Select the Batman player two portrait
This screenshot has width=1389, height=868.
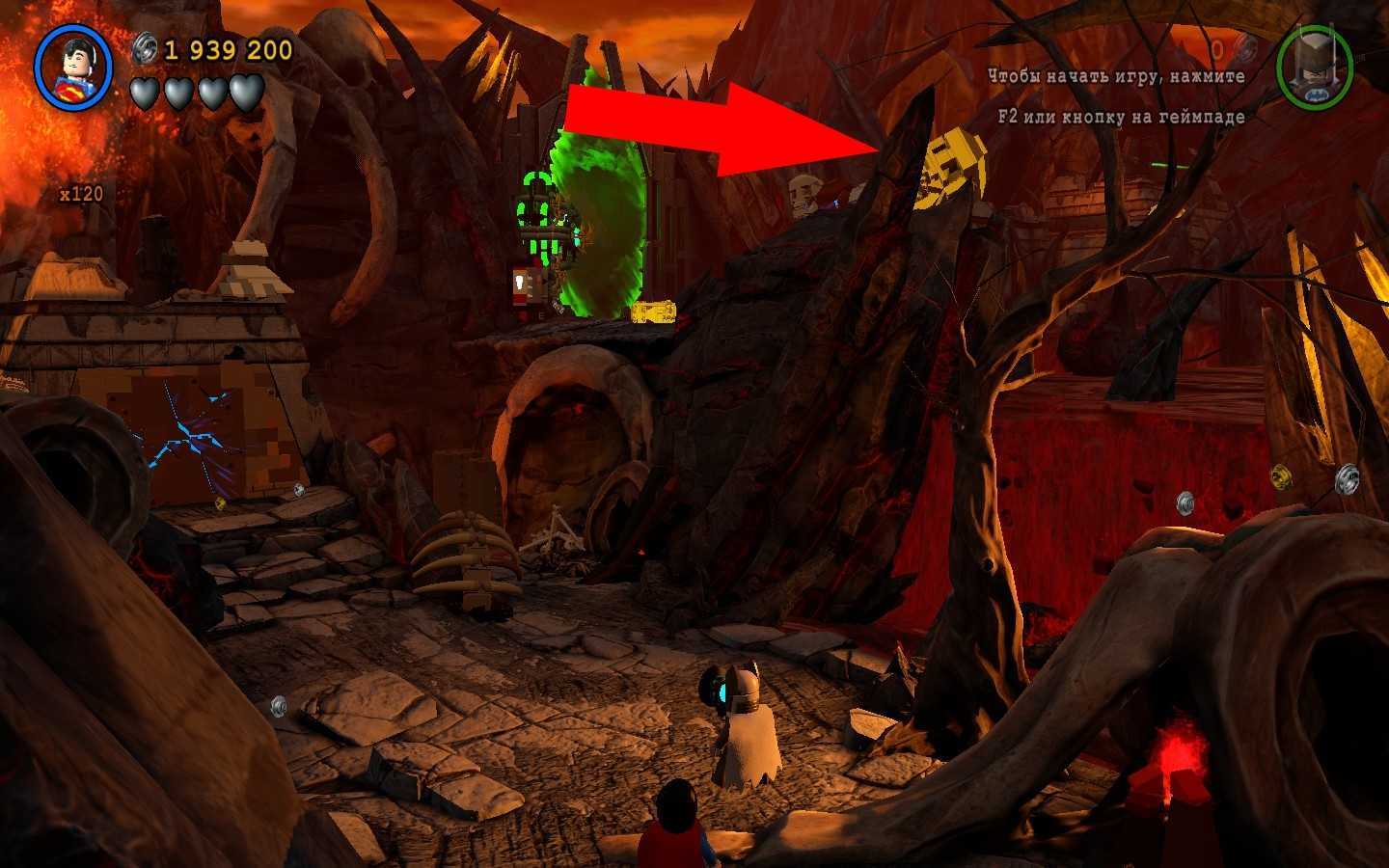click(x=1314, y=68)
